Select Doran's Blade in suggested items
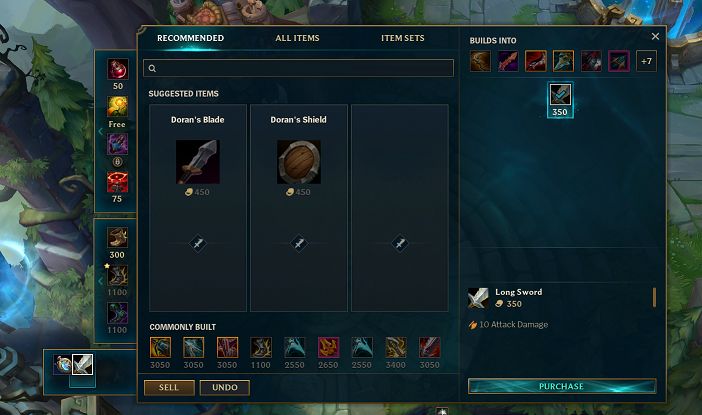 point(198,162)
